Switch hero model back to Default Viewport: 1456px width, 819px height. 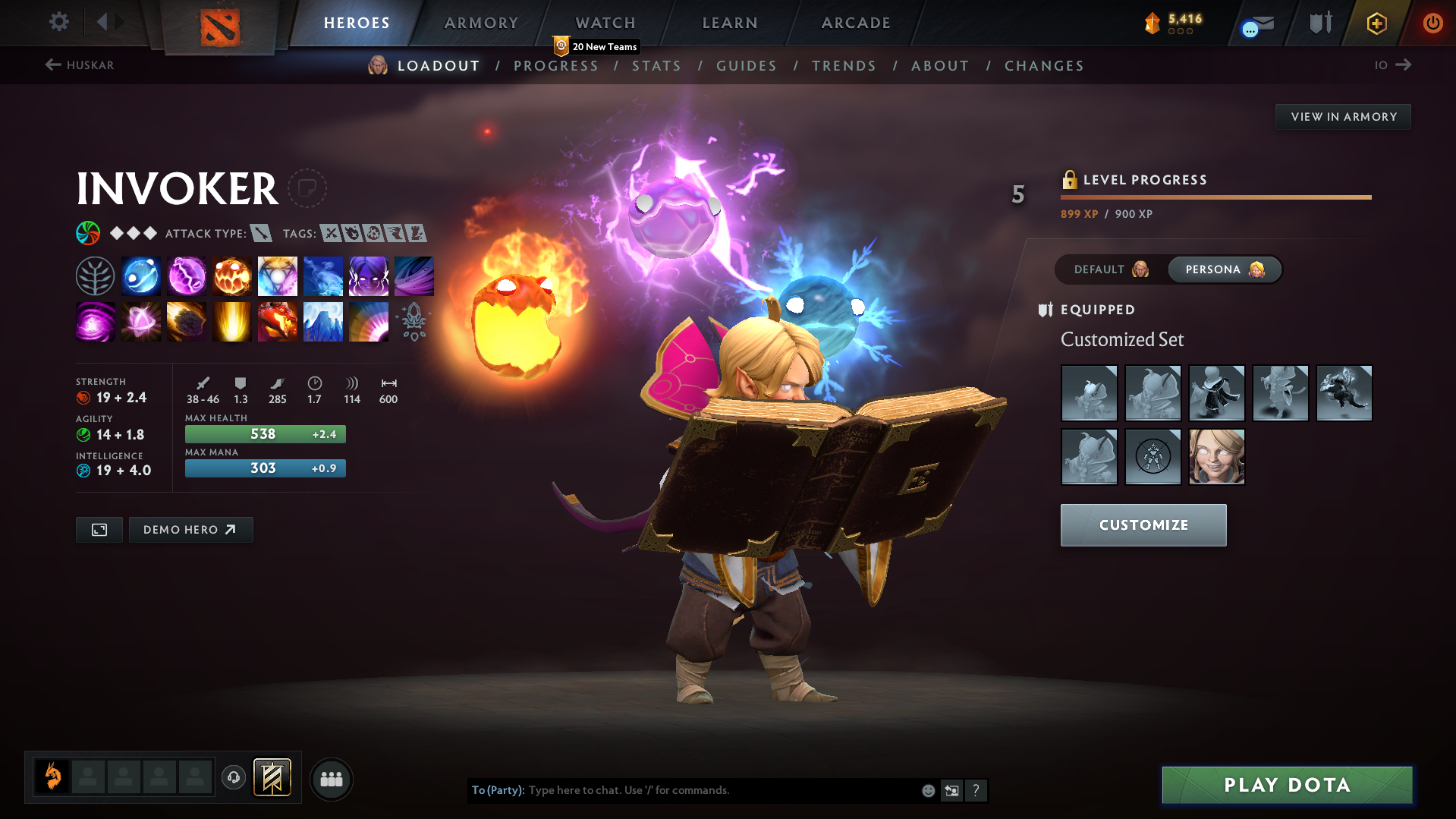[1108, 269]
